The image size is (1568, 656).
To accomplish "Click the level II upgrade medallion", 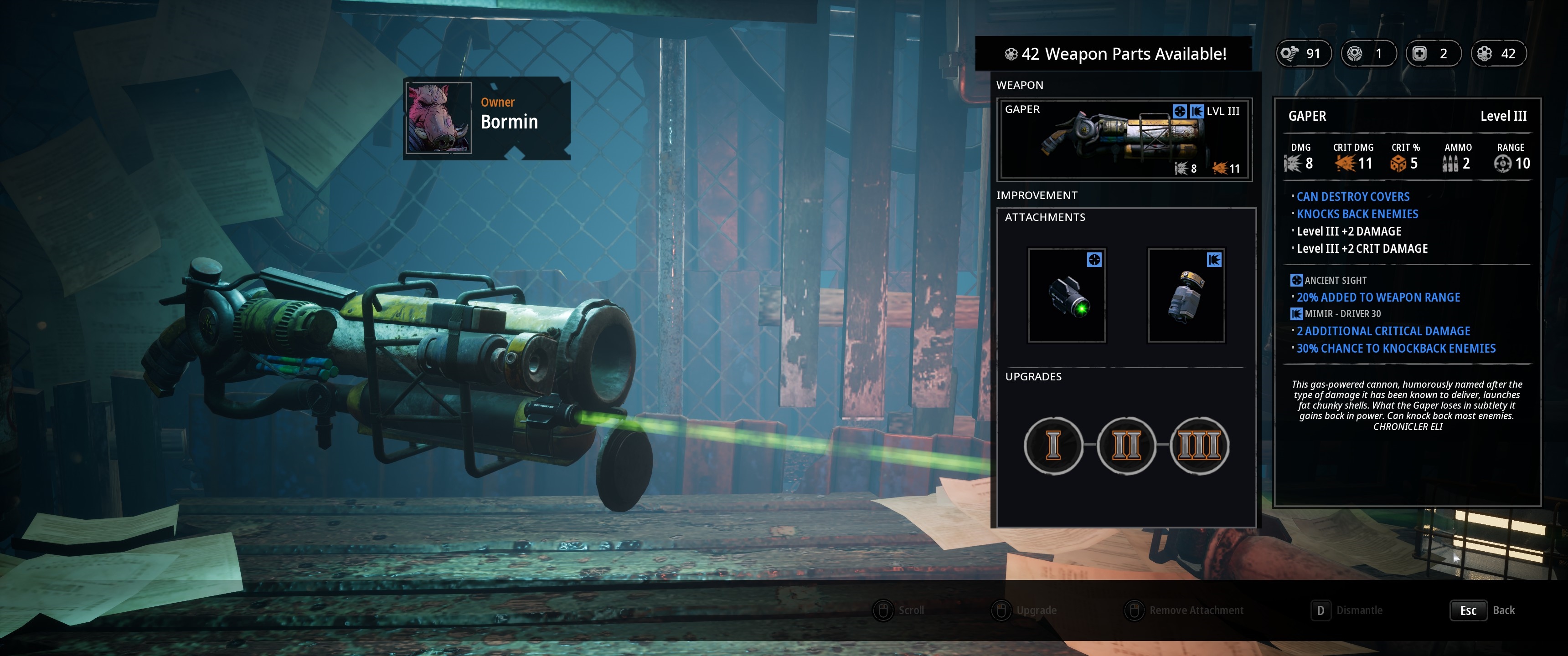I will (x=1126, y=446).
